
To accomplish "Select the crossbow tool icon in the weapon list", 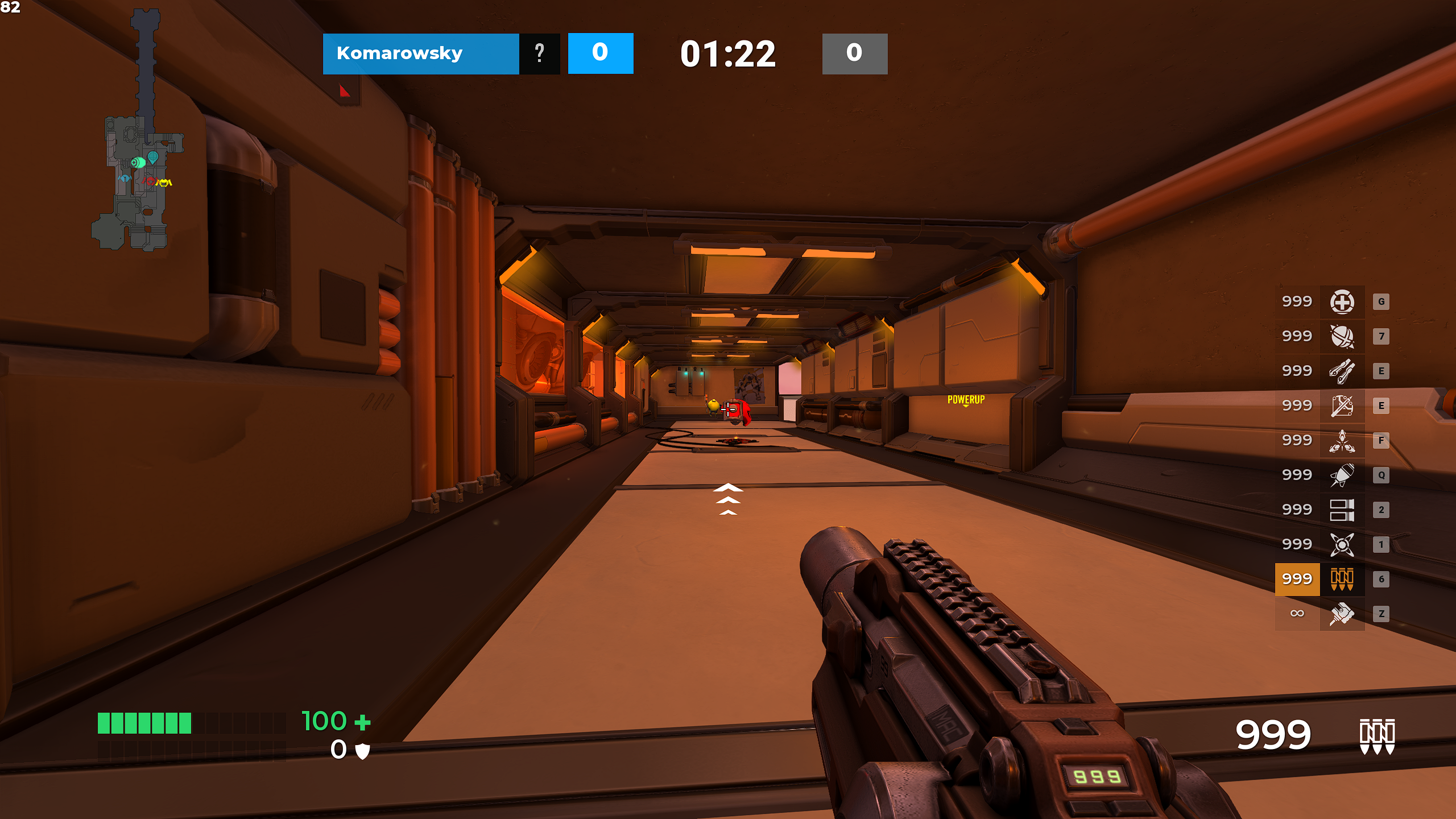I will point(1342,405).
